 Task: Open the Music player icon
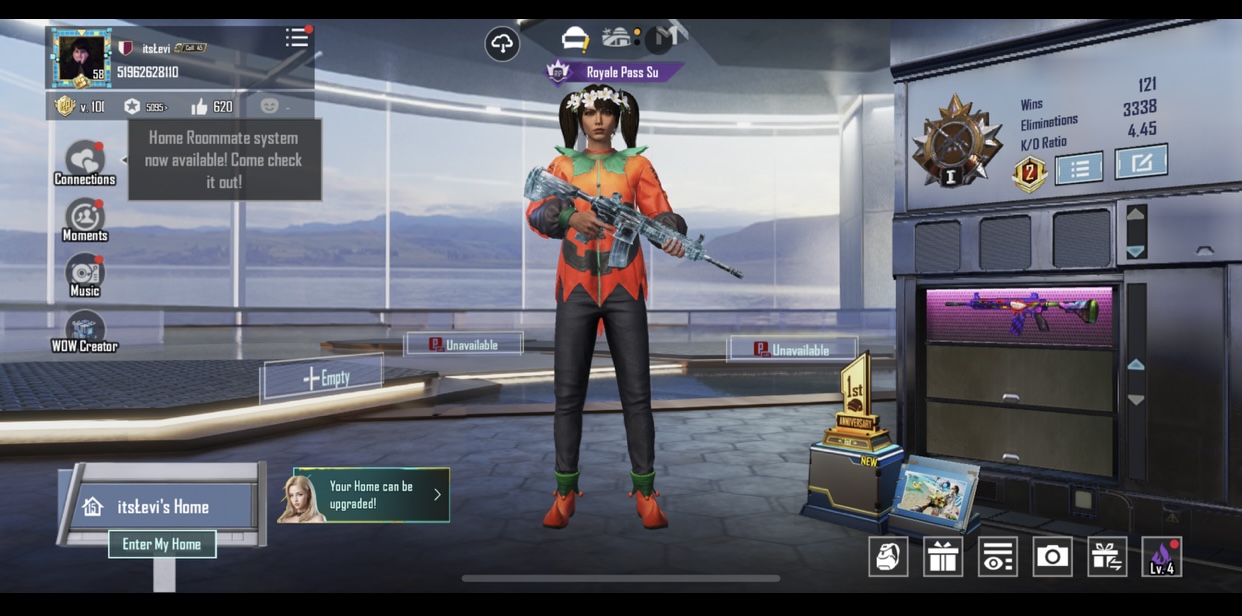(85, 274)
